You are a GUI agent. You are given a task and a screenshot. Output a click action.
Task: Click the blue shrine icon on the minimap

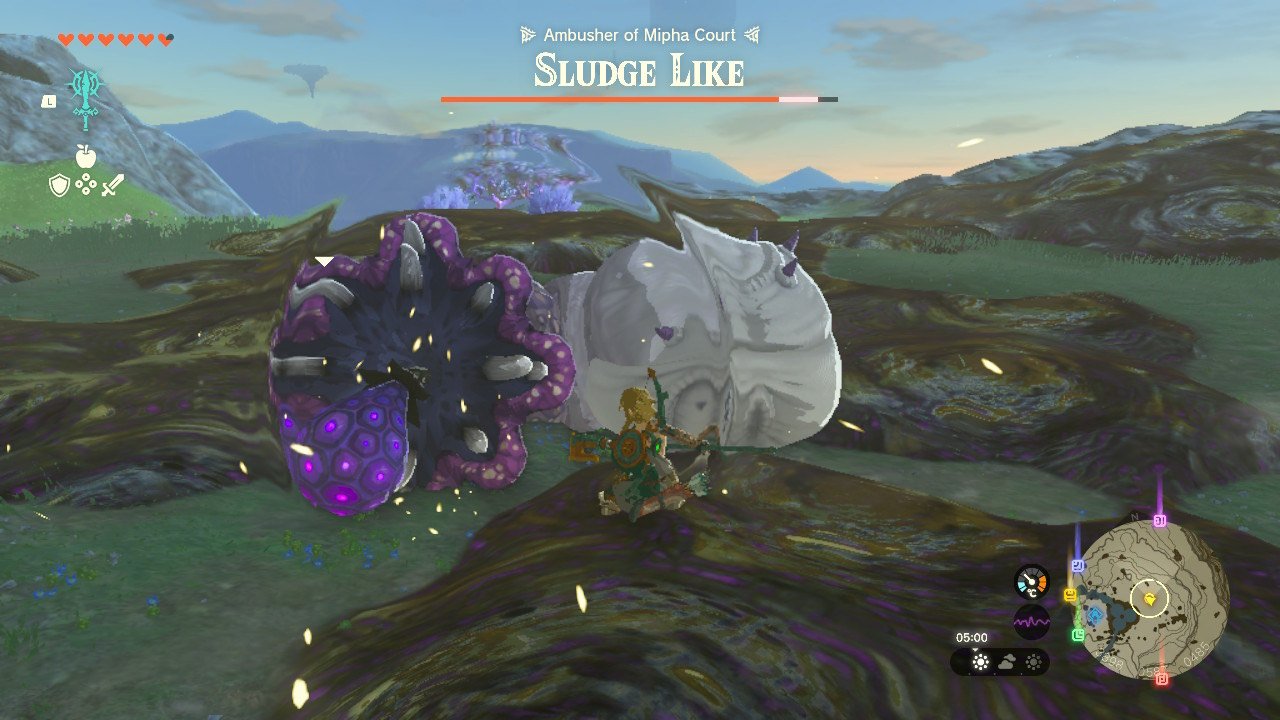point(1096,615)
